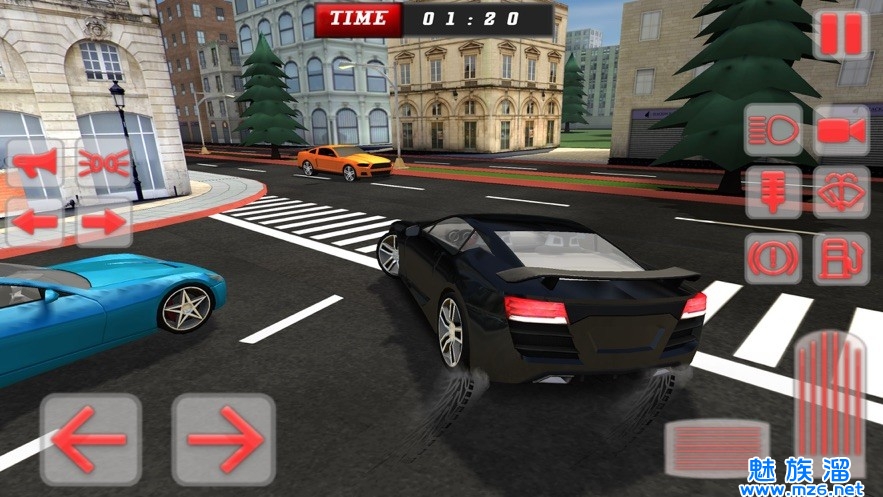
Task: Tap the fuel pump icon
Action: point(840,259)
